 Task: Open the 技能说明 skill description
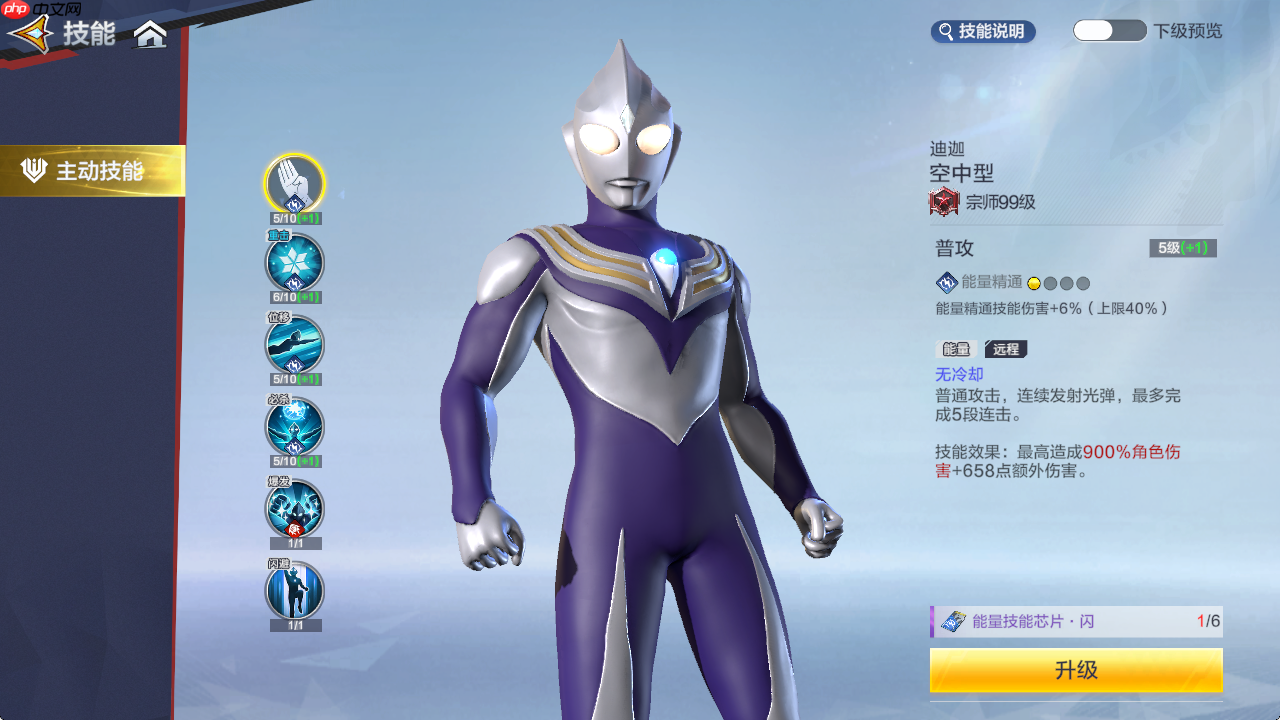[x=983, y=32]
